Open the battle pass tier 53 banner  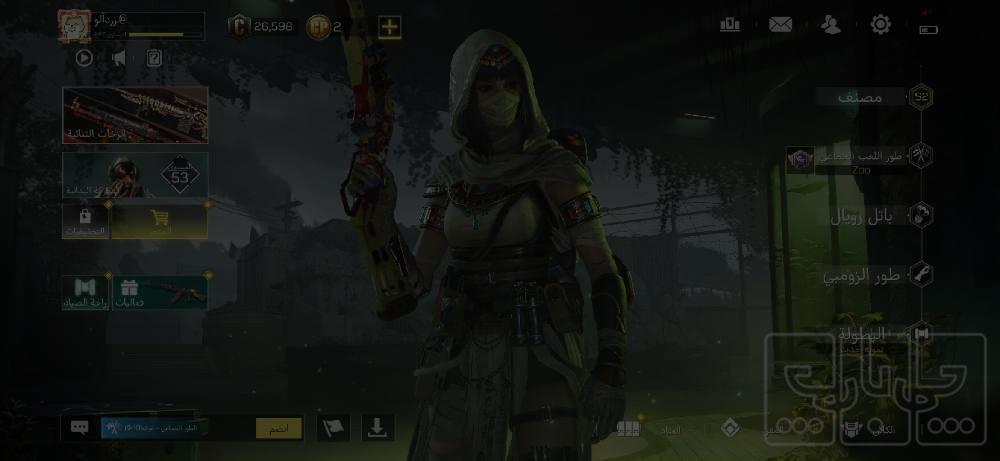(x=135, y=175)
